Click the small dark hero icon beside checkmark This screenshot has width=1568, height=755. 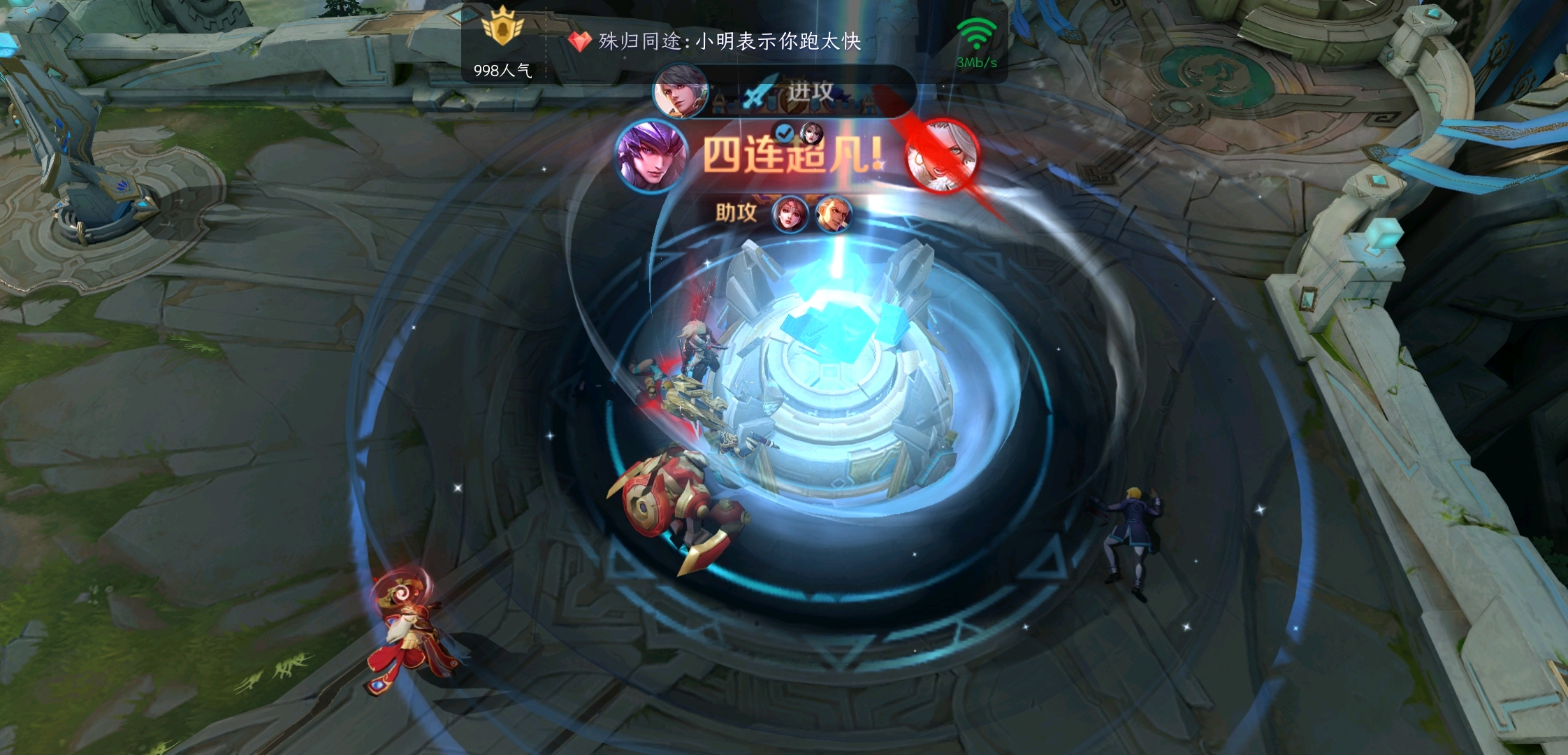[x=812, y=133]
